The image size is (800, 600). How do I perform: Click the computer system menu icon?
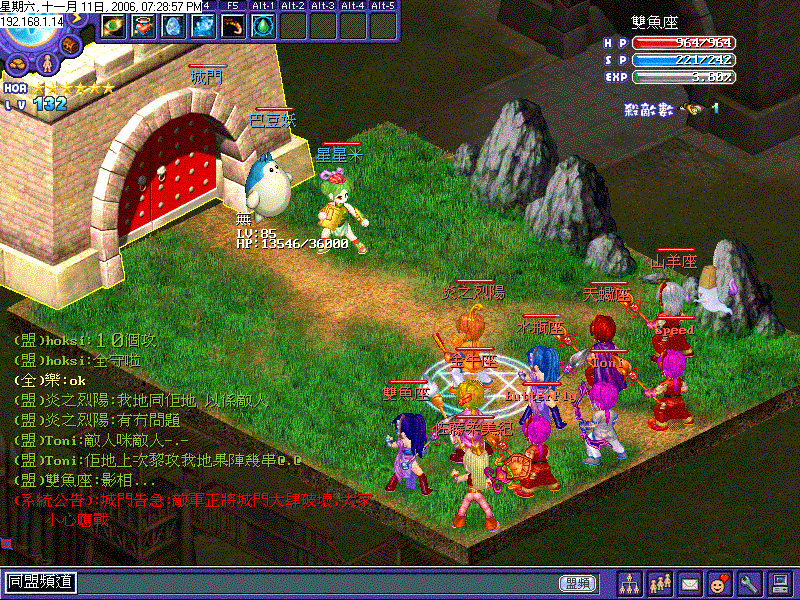click(780, 582)
